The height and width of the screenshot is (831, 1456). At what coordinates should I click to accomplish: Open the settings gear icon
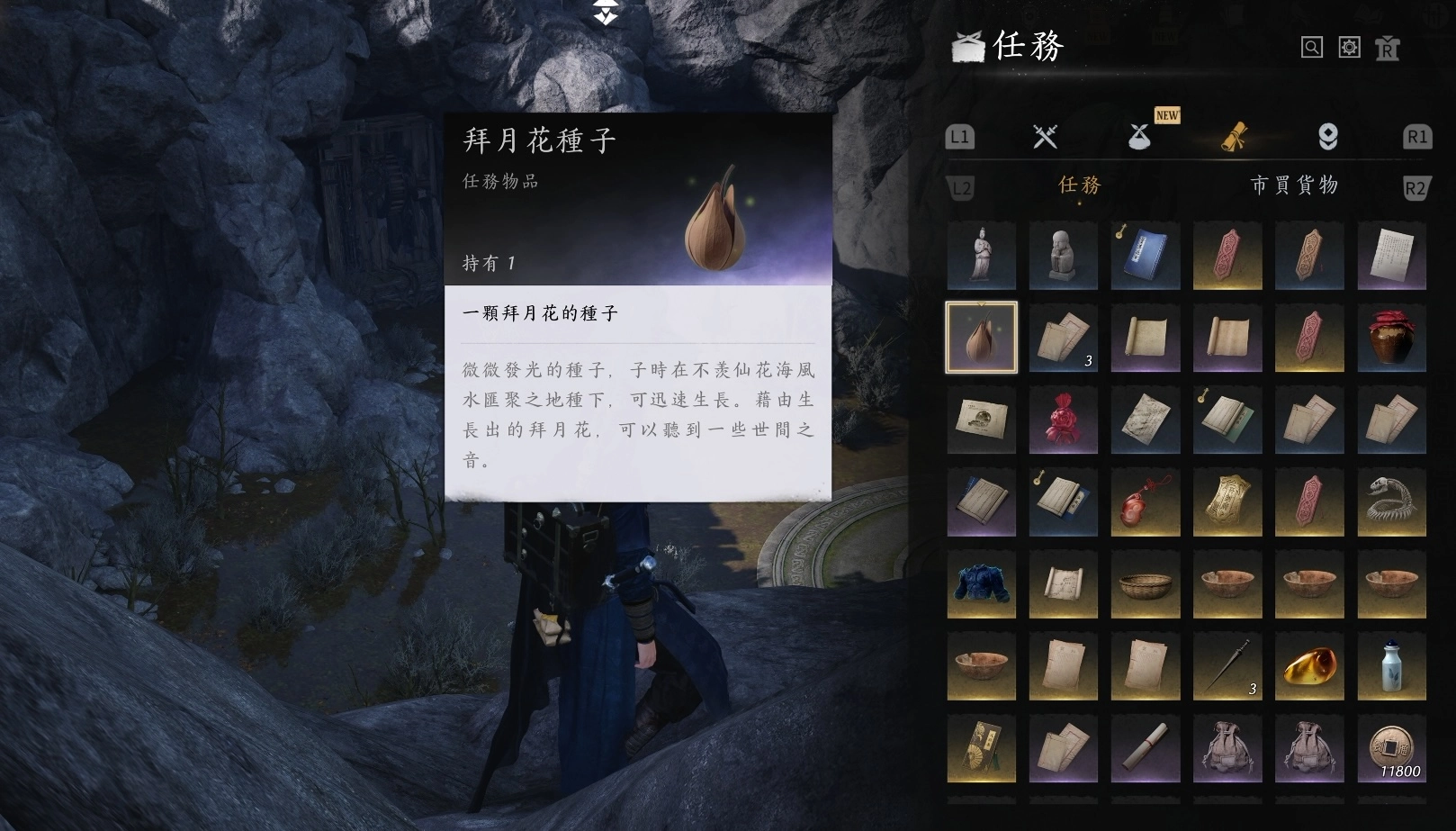(1348, 47)
